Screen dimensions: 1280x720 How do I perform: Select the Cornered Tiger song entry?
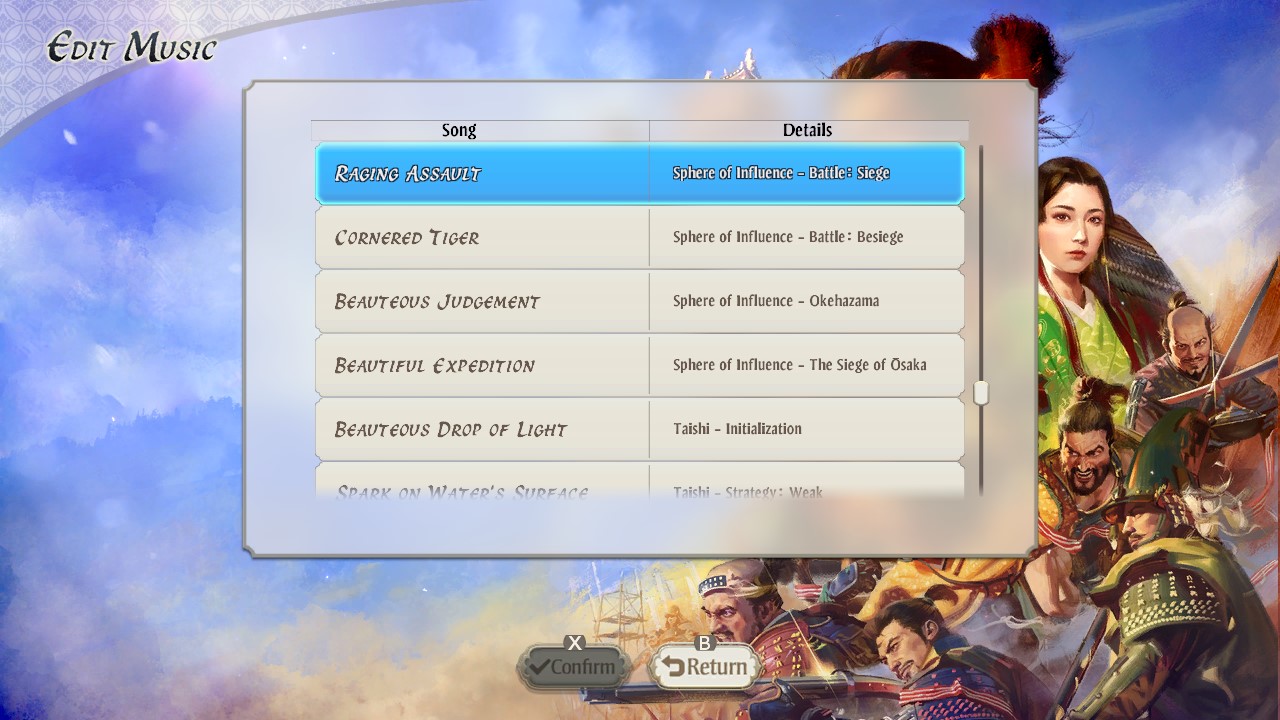point(480,237)
